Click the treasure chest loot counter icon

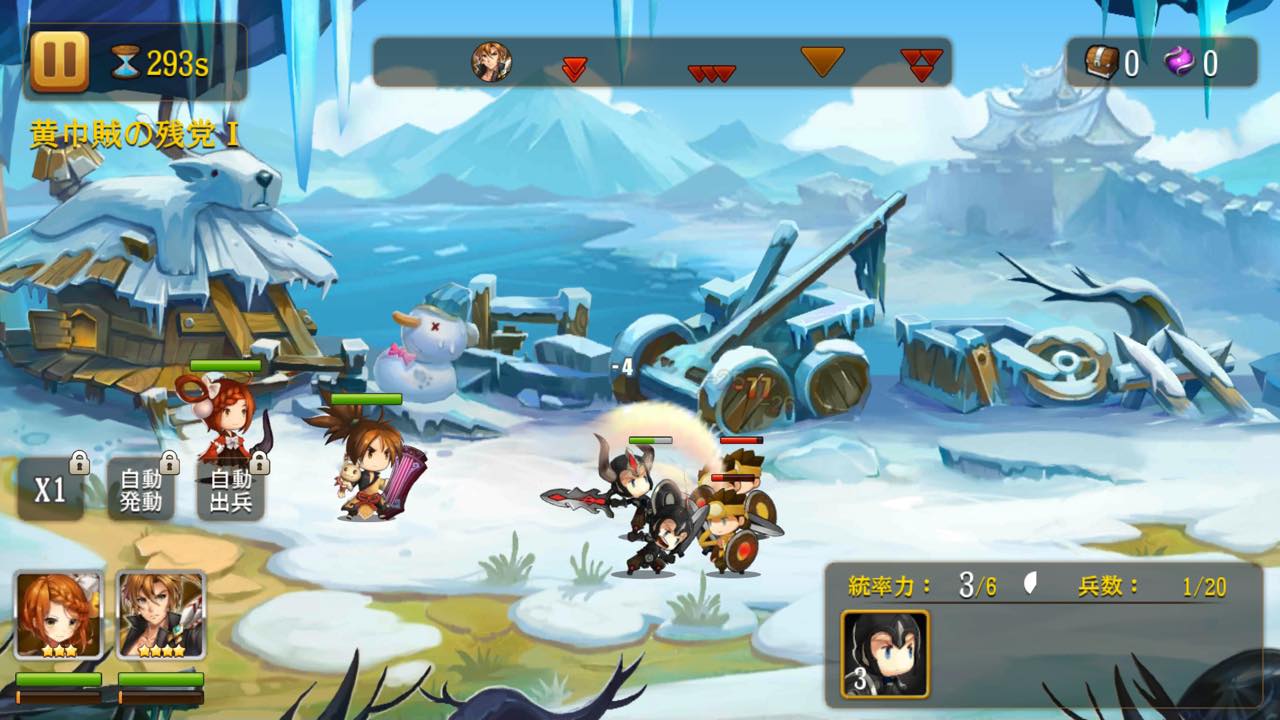(x=1102, y=63)
